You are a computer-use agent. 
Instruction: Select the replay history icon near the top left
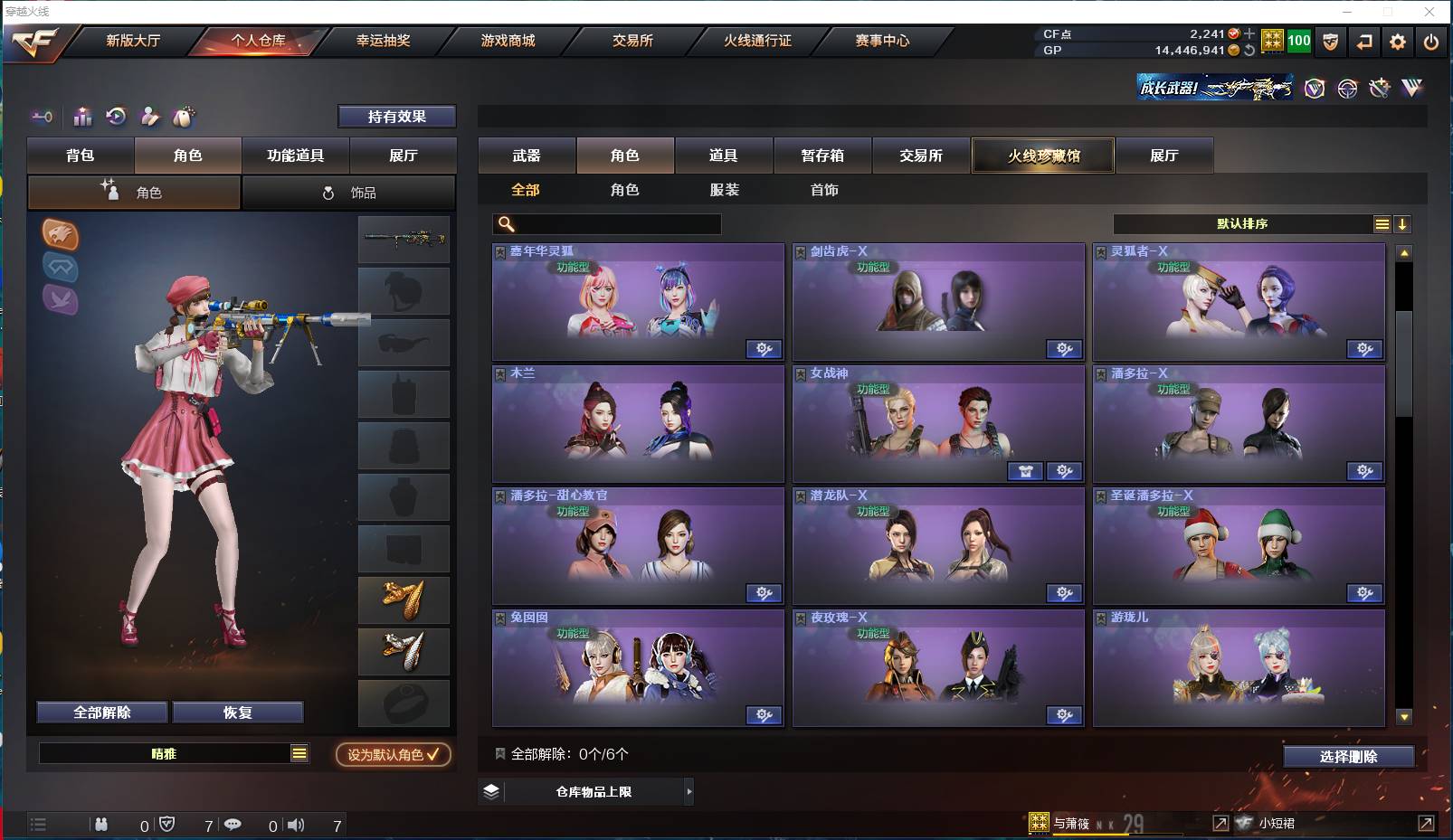click(x=117, y=118)
